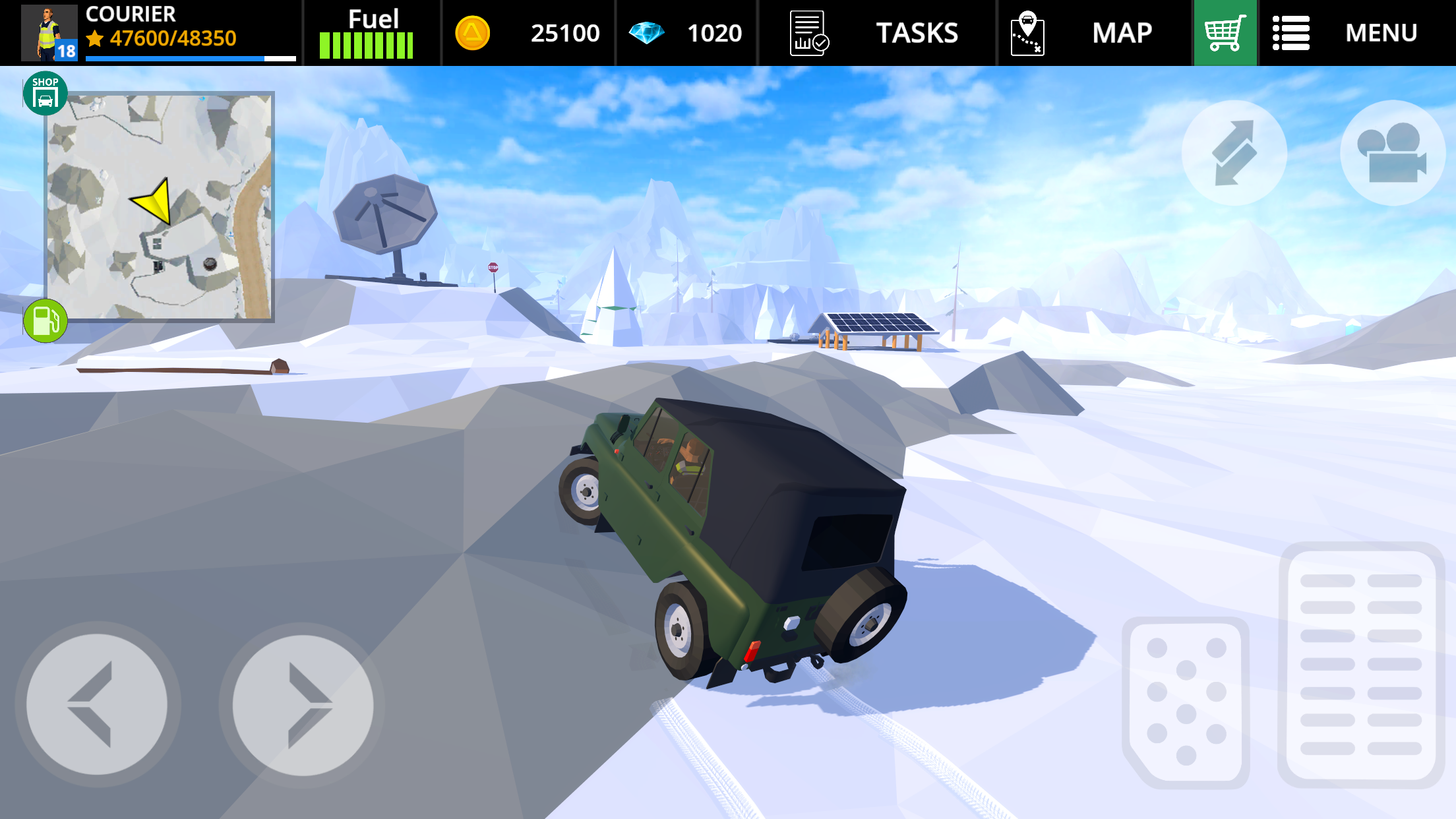Click the player avatar portrait
The width and height of the screenshot is (1456, 819).
coord(47,32)
